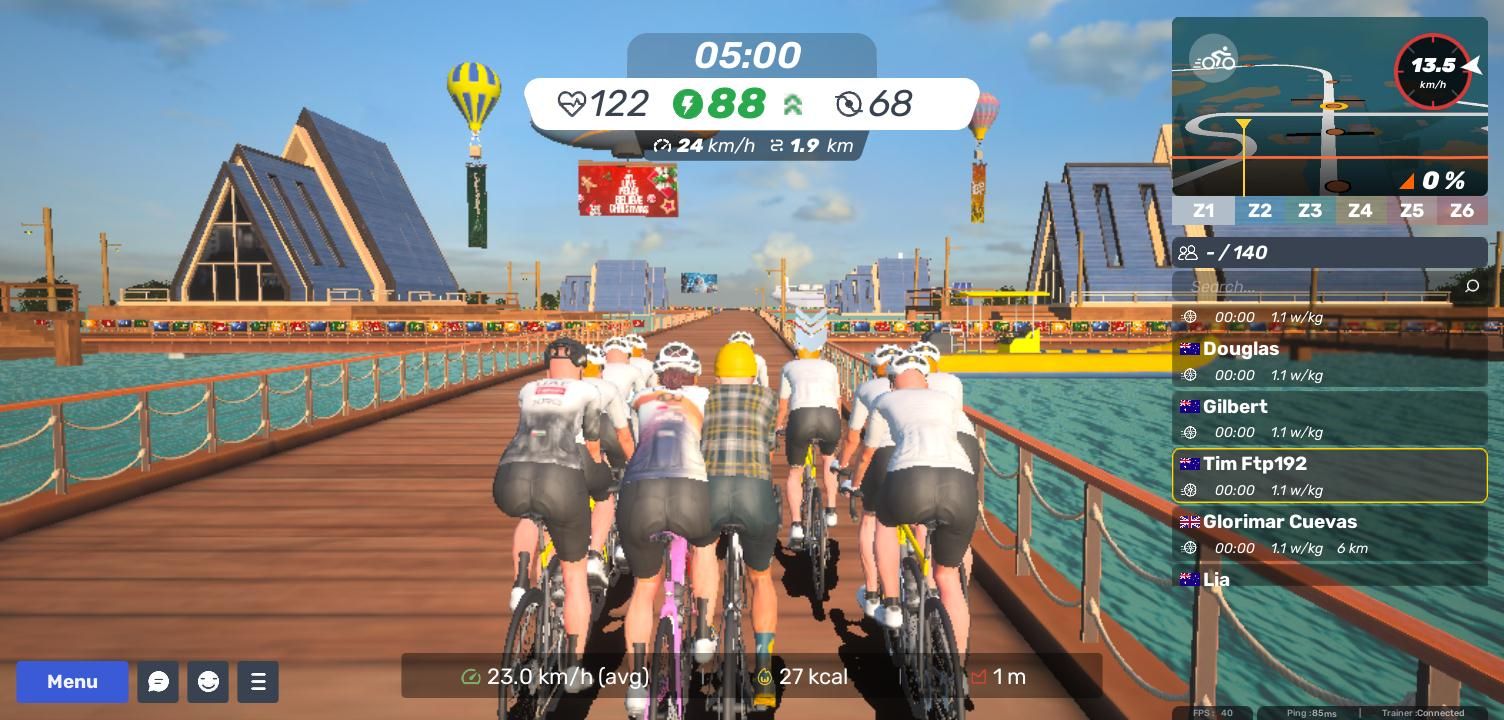Screen dimensions: 1504x720
Task: Select the Z1 power zone
Action: click(x=1203, y=211)
